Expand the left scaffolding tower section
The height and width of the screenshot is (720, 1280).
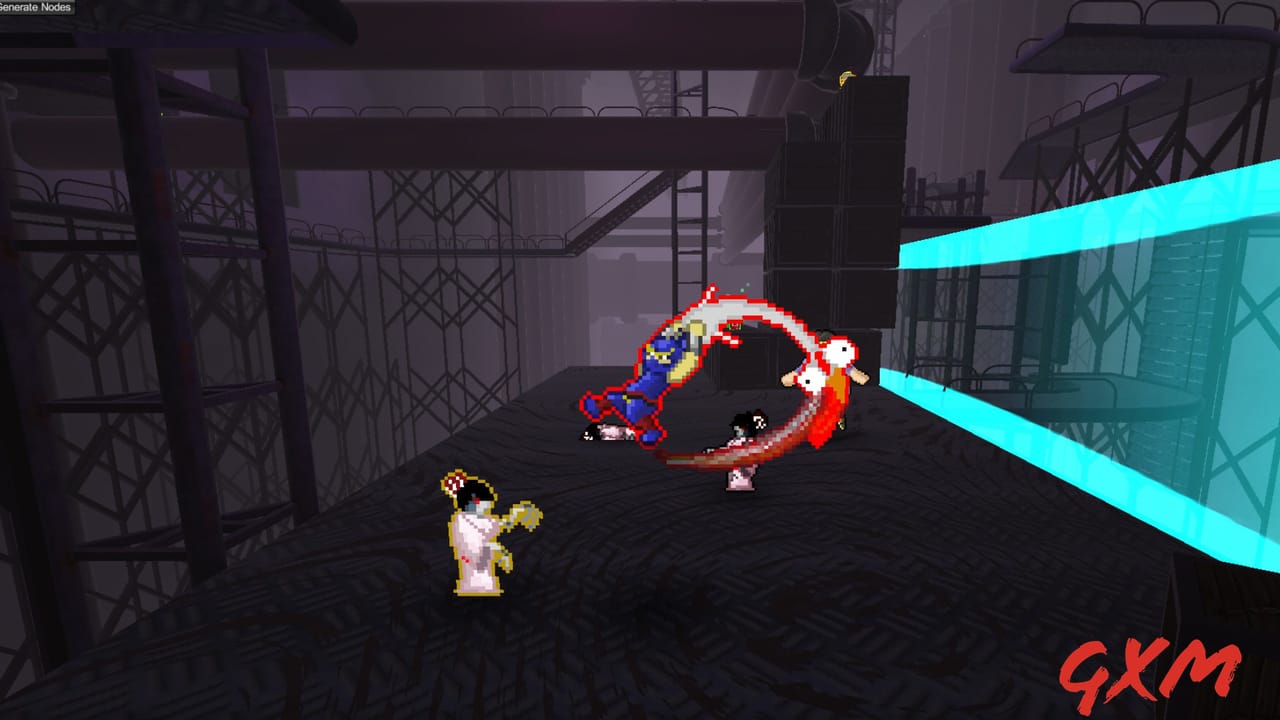(x=100, y=300)
